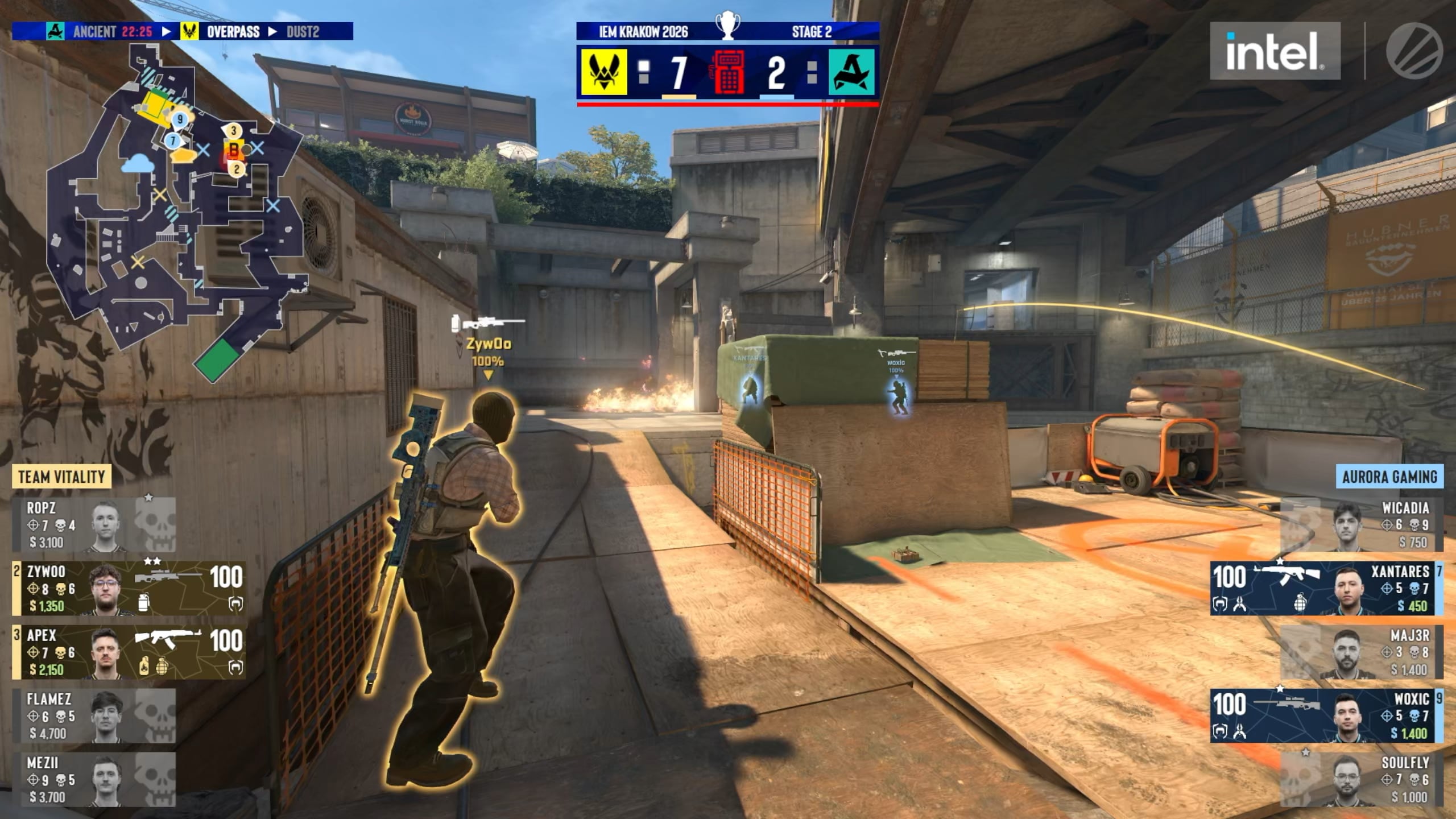
Task: Select the Ancient map in series bar
Action: click(94, 31)
